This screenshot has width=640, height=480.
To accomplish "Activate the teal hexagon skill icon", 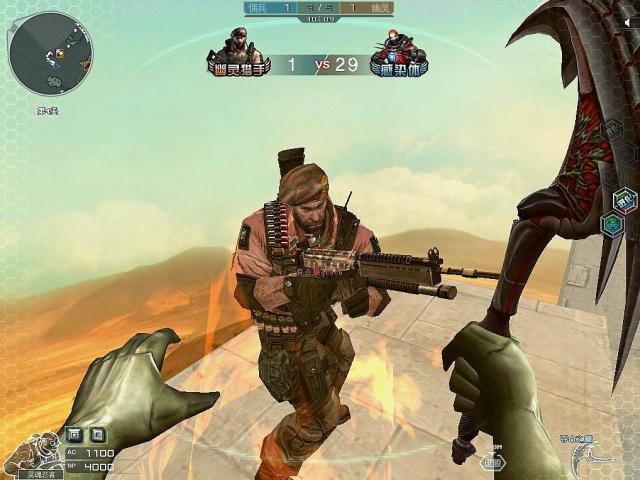I will click(x=611, y=224).
